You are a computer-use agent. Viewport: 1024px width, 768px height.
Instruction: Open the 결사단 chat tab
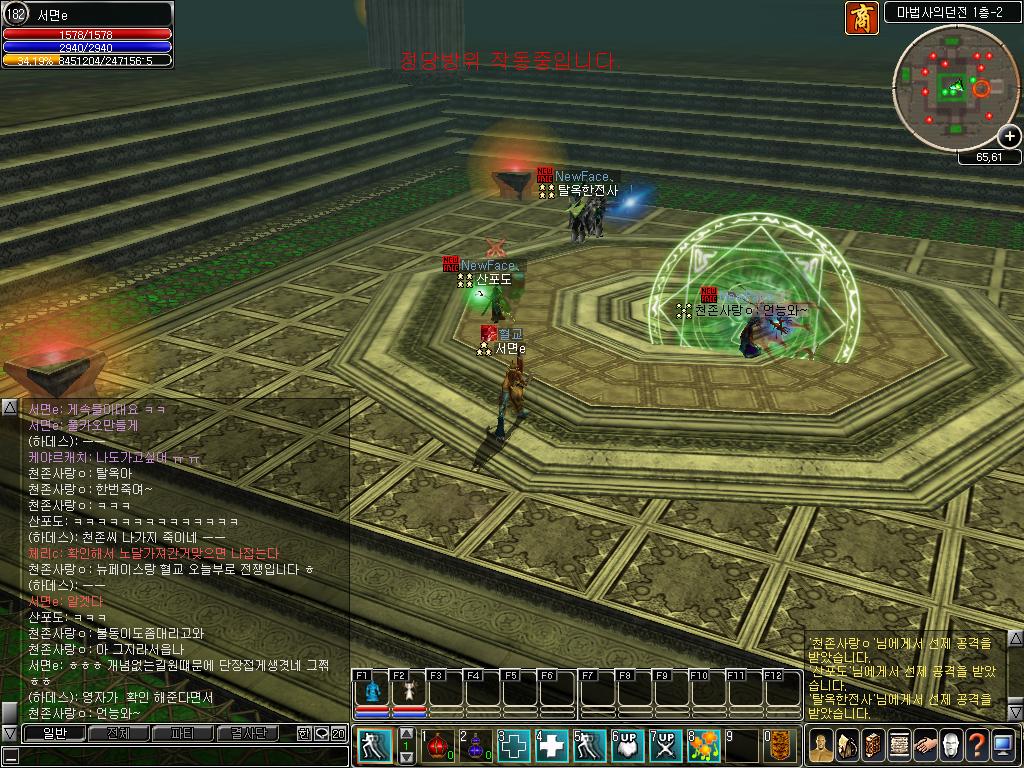(x=247, y=733)
